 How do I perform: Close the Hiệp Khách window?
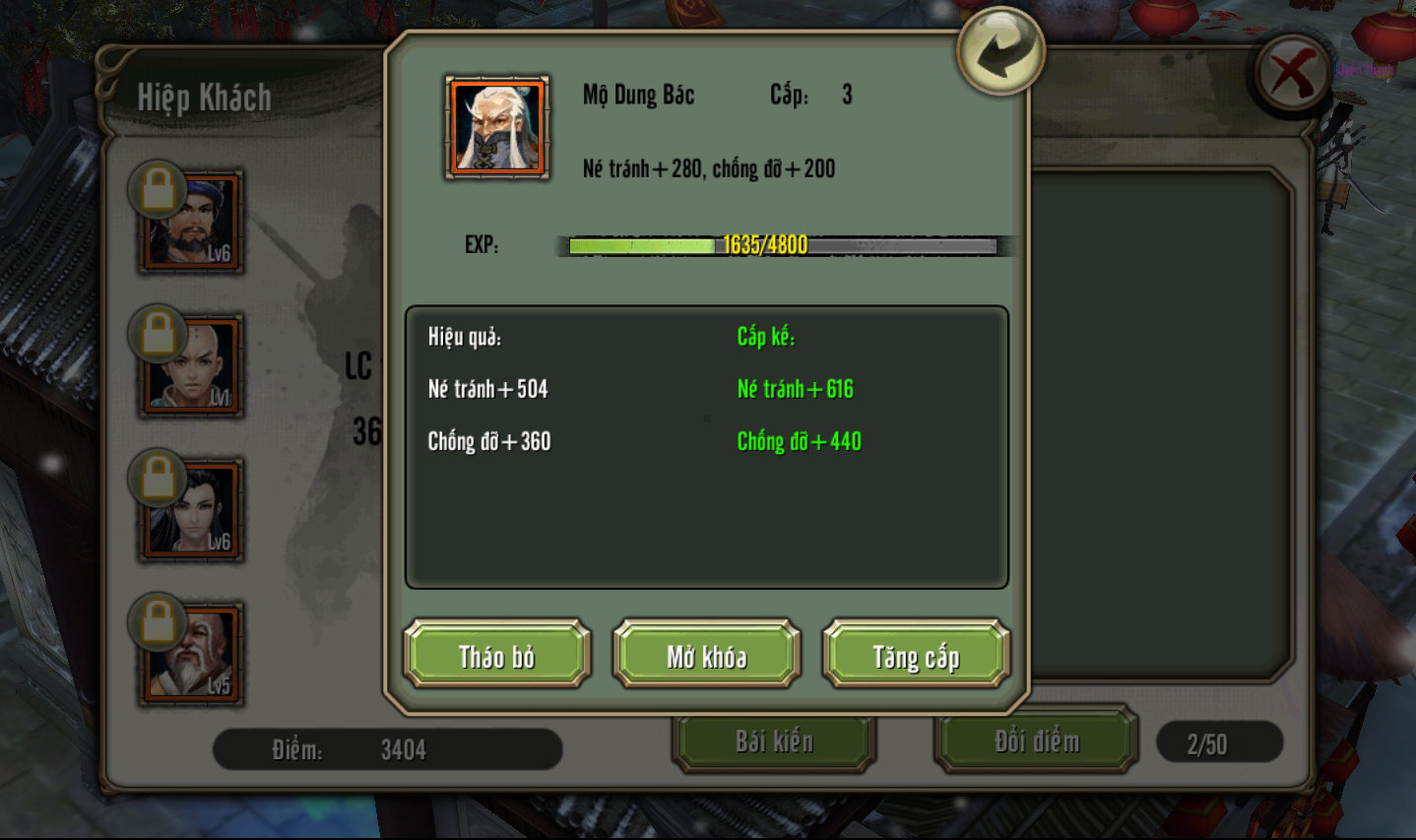click(x=1292, y=74)
